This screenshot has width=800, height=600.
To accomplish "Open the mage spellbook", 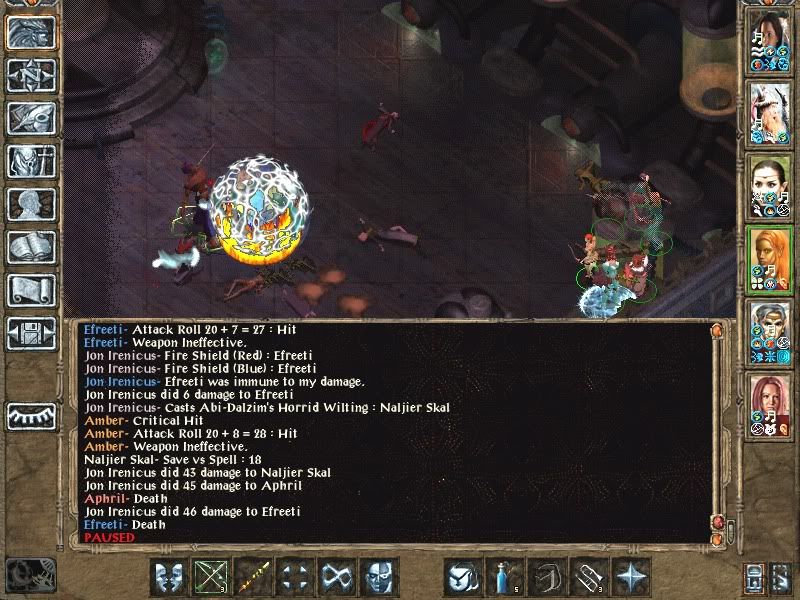I will [31, 247].
